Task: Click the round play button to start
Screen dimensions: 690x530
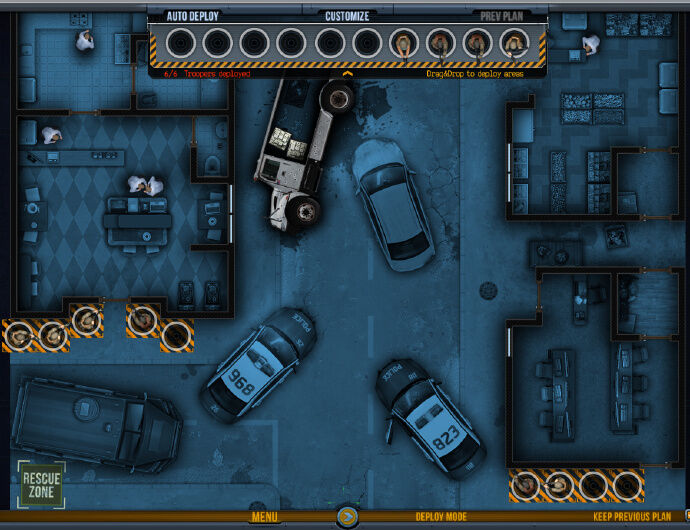Action: coord(347,517)
